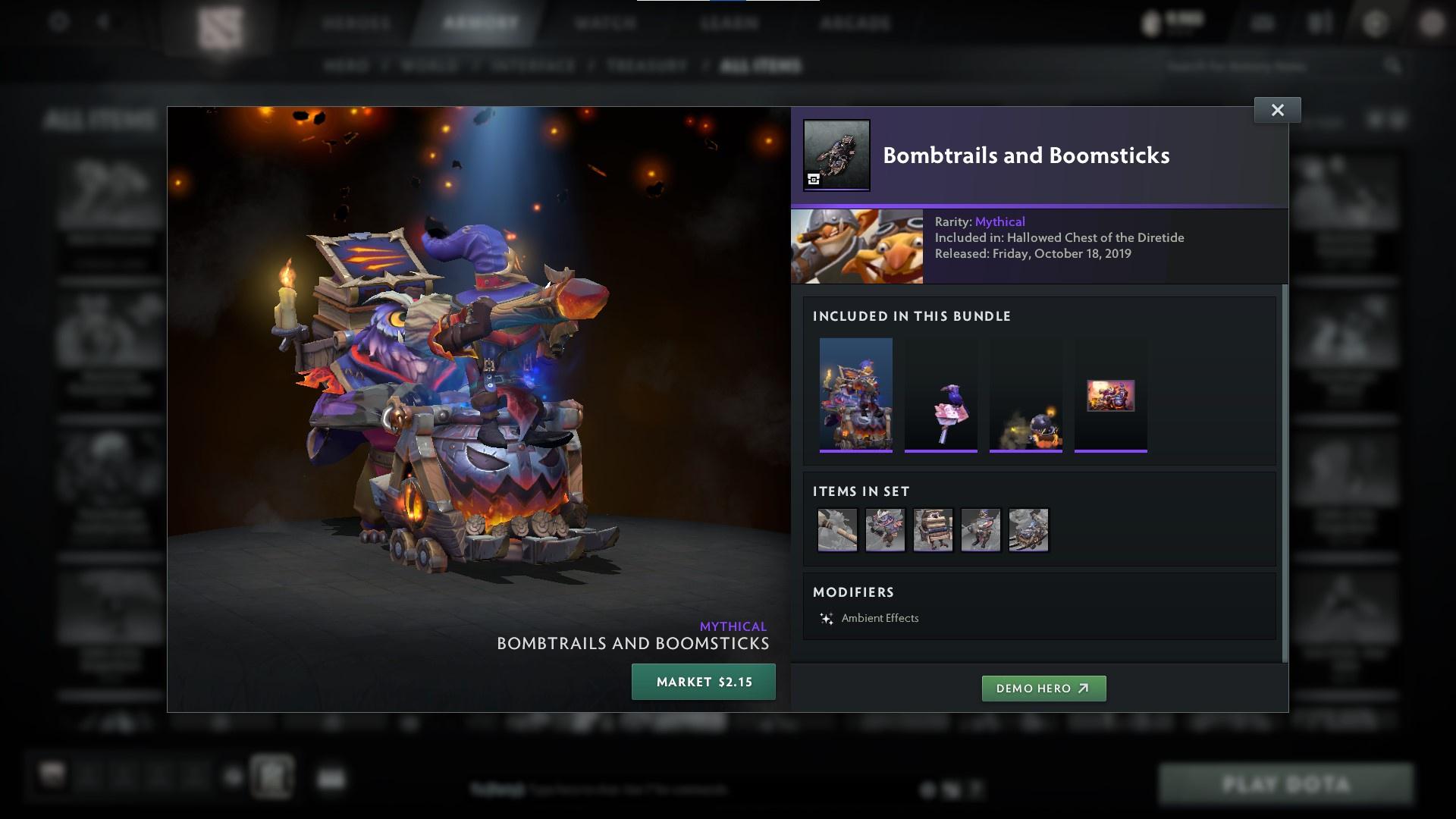Viewport: 1456px width, 819px height.
Task: Select ALL ITEMS in the breadcrumb menu
Action: tap(761, 65)
